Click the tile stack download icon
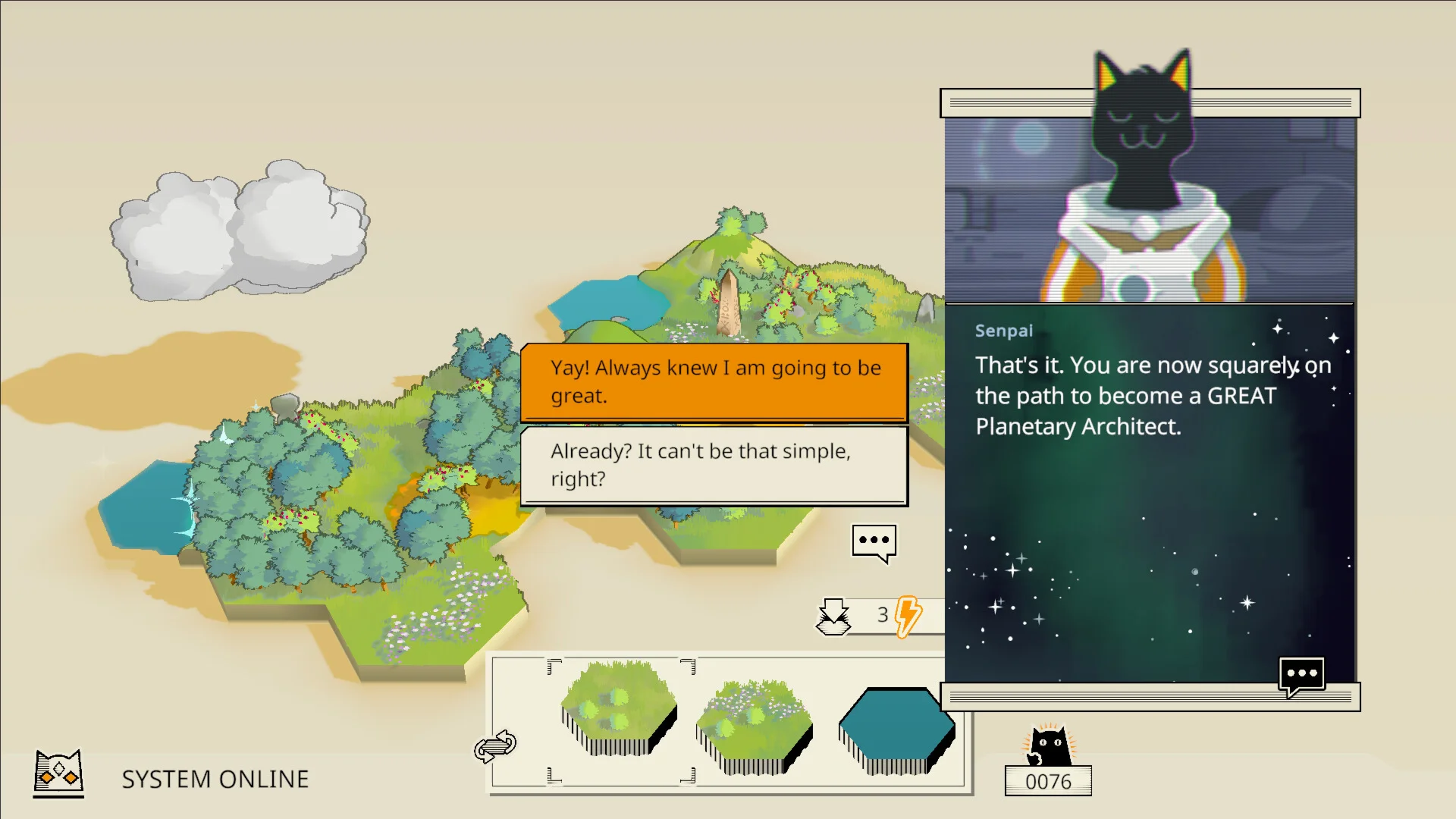The height and width of the screenshot is (819, 1456). (x=833, y=616)
